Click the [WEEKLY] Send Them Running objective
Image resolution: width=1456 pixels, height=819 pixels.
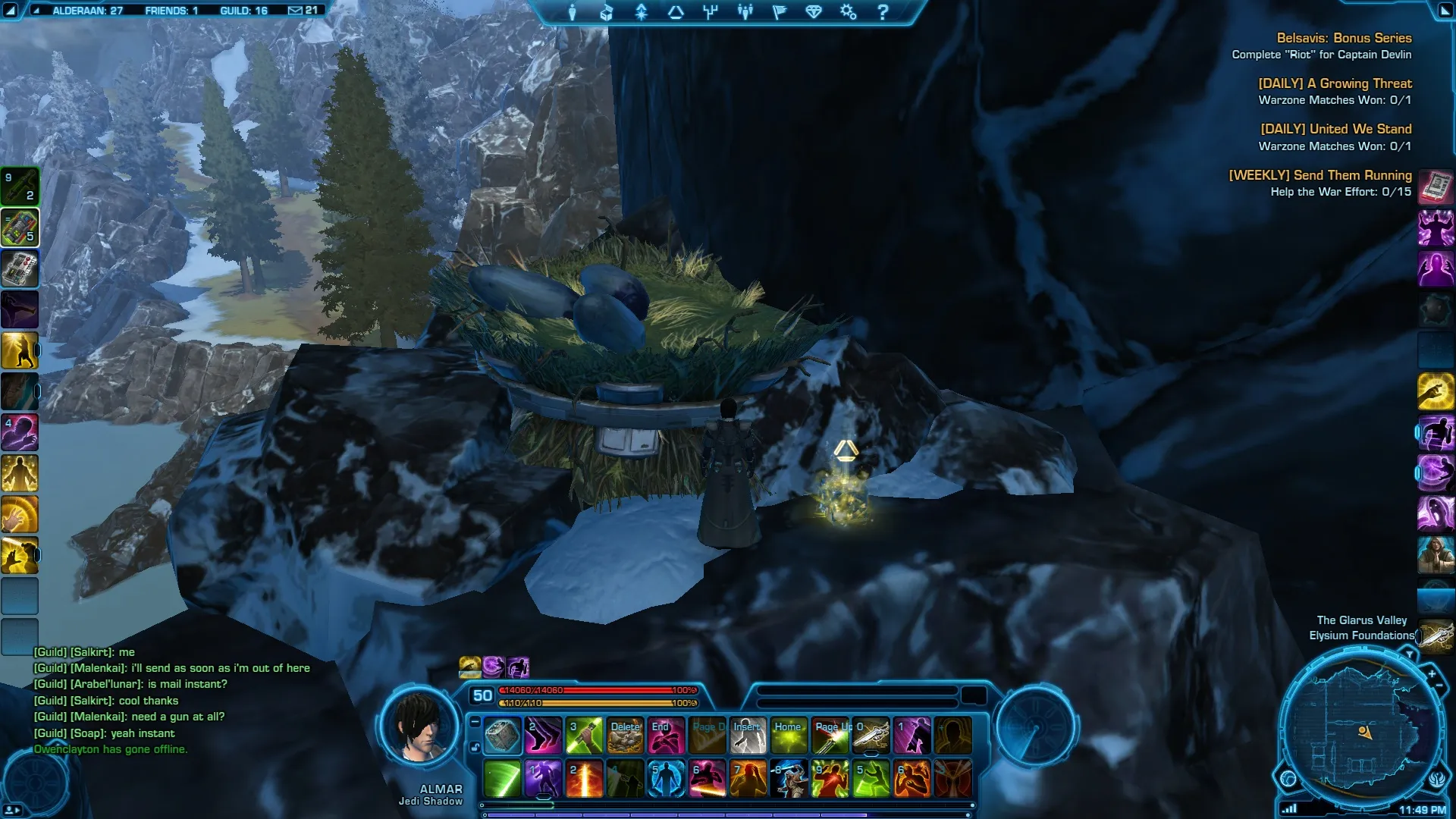pos(1319,175)
